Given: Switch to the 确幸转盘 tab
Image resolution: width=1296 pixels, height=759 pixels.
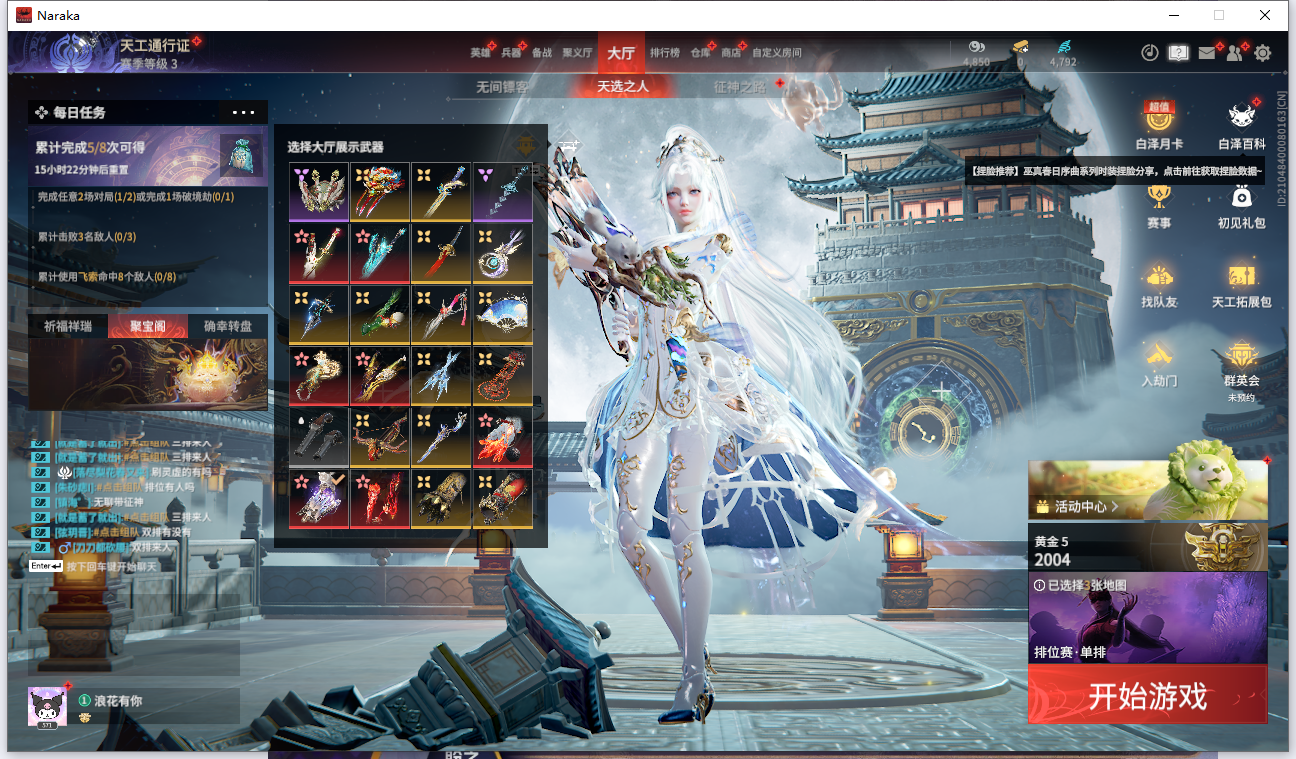Looking at the screenshot, I should pos(228,326).
